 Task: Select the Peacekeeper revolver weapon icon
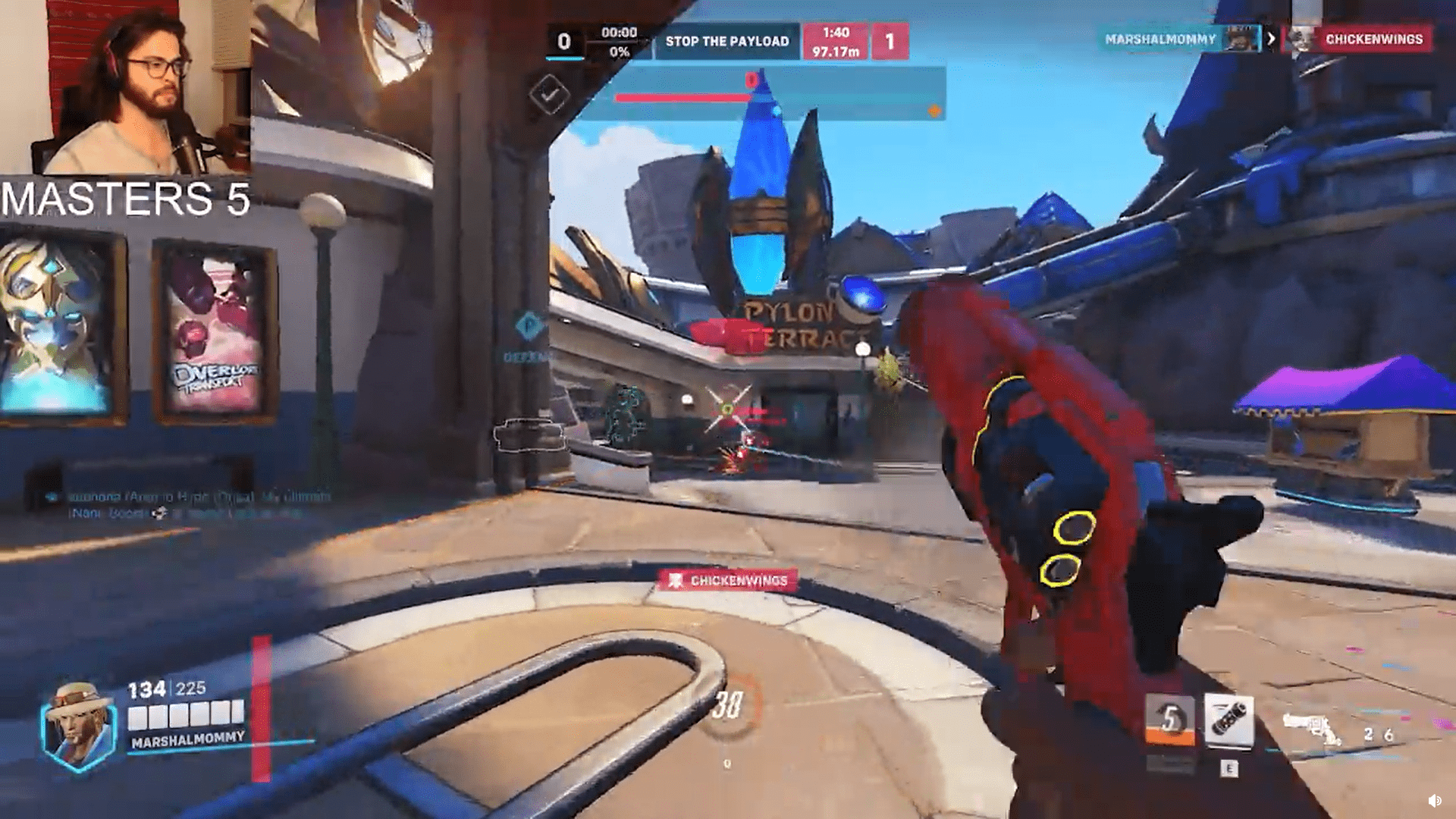pyautogui.click(x=1311, y=730)
